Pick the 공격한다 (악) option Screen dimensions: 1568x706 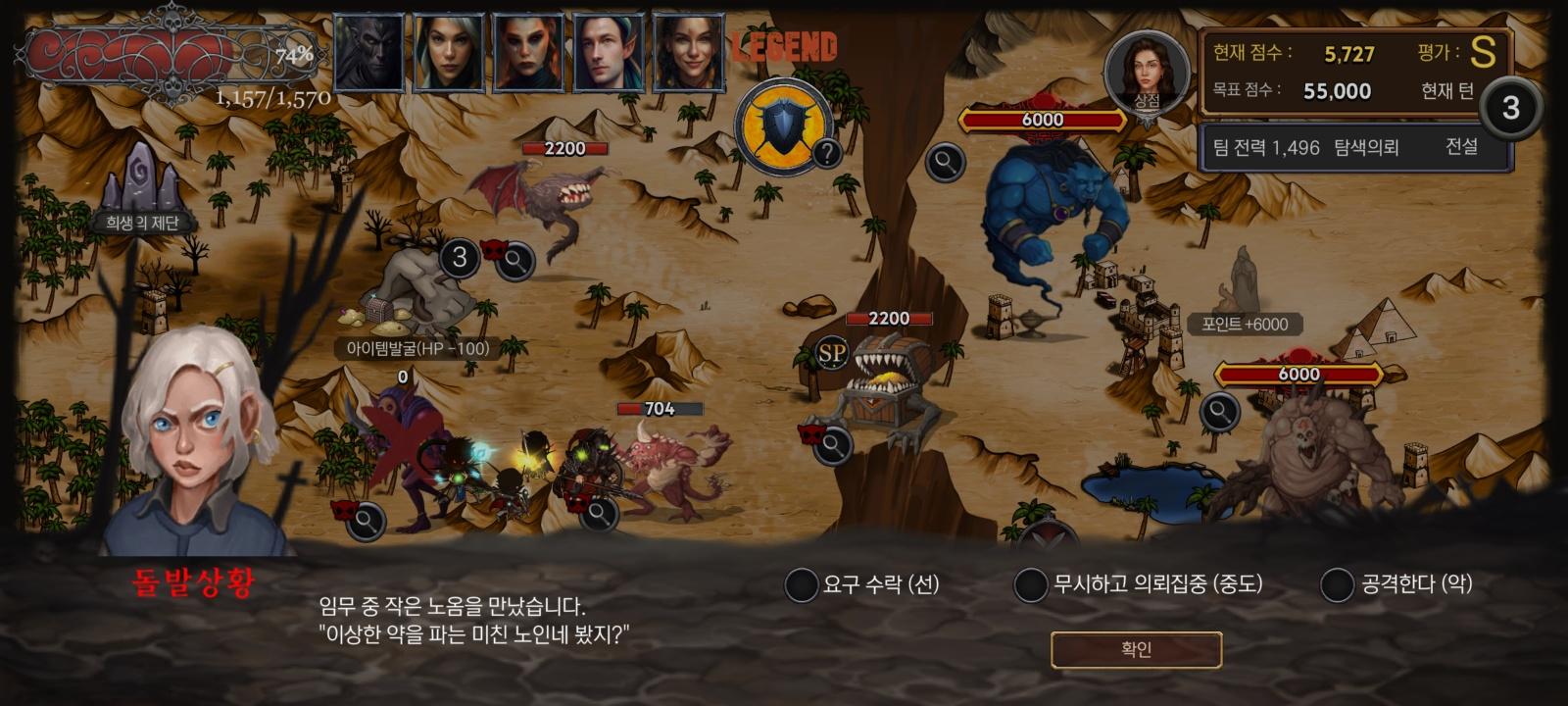(1337, 585)
